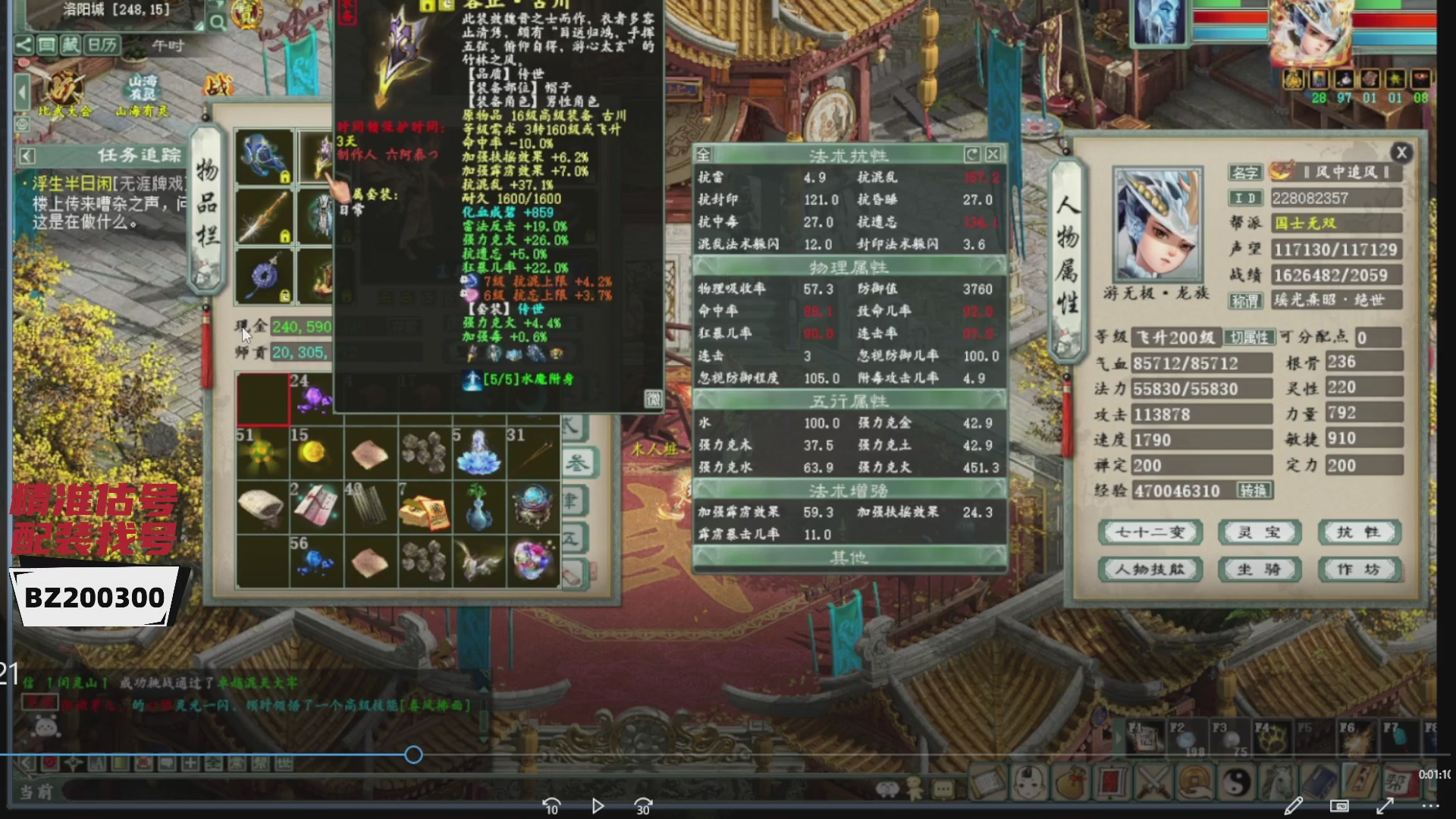The image size is (1456, 819).
Task: Toggle the lock on the golden sword item
Action: pyautogui.click(x=286, y=236)
